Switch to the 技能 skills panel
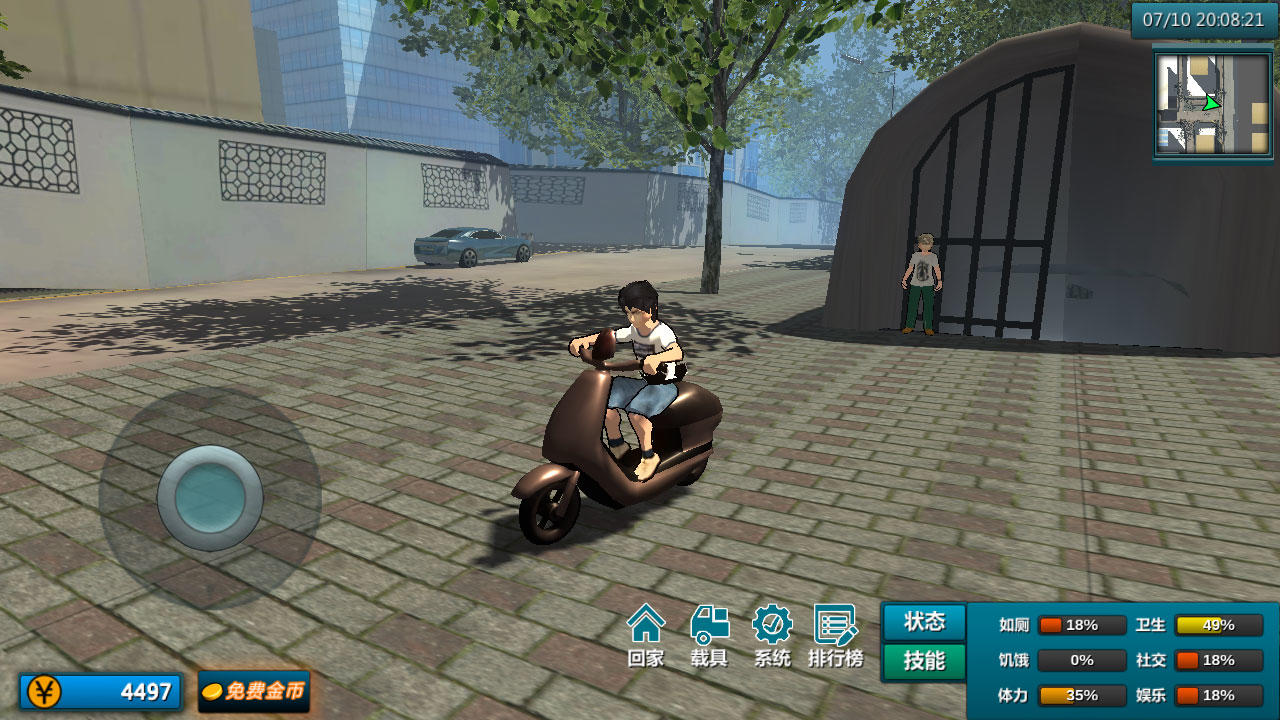1280x720 pixels. pyautogui.click(x=922, y=660)
